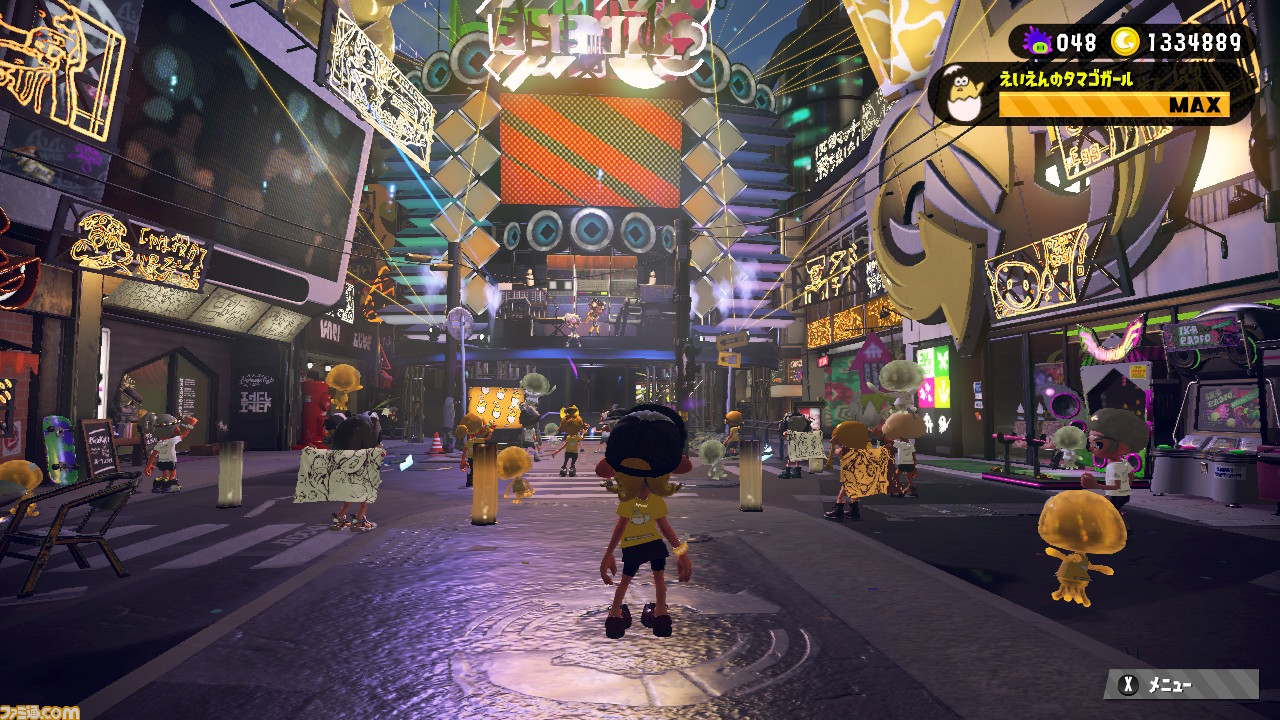Select the 048 sea snail counter
This screenshot has width=1280, height=720.
click(x=1077, y=42)
